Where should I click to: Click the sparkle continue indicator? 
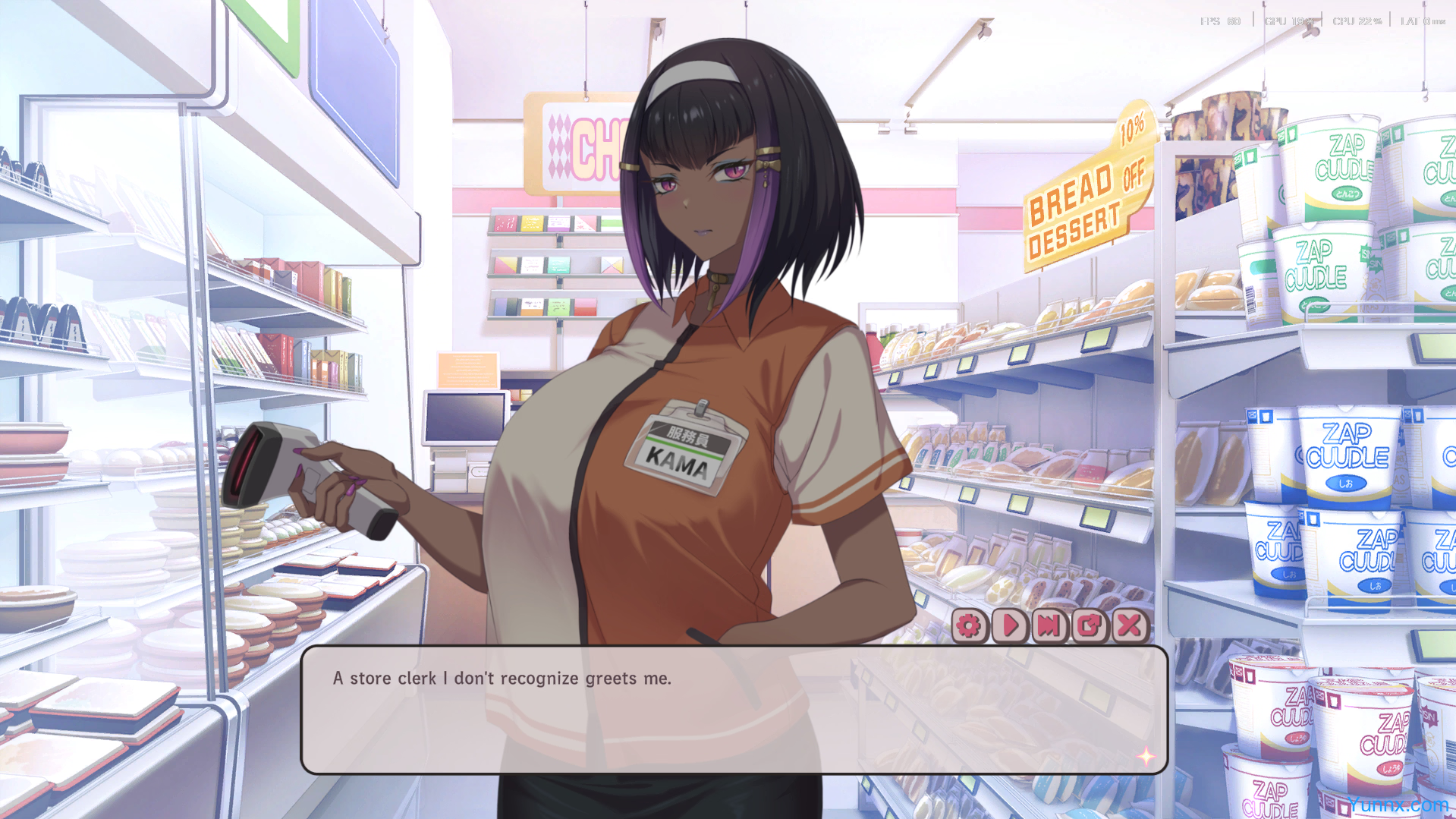(1145, 756)
